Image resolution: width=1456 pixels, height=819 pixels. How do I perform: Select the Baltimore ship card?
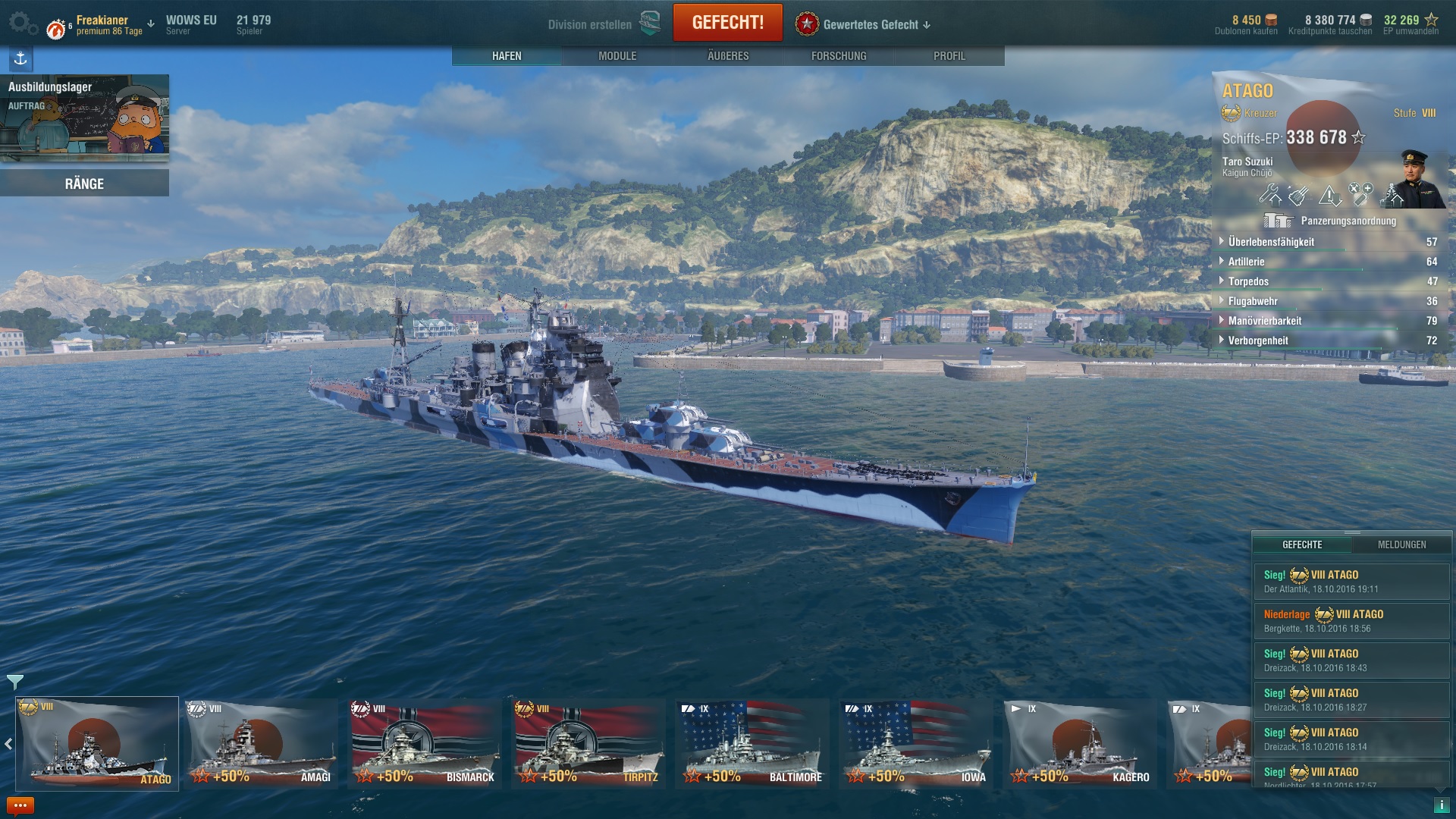point(752,744)
